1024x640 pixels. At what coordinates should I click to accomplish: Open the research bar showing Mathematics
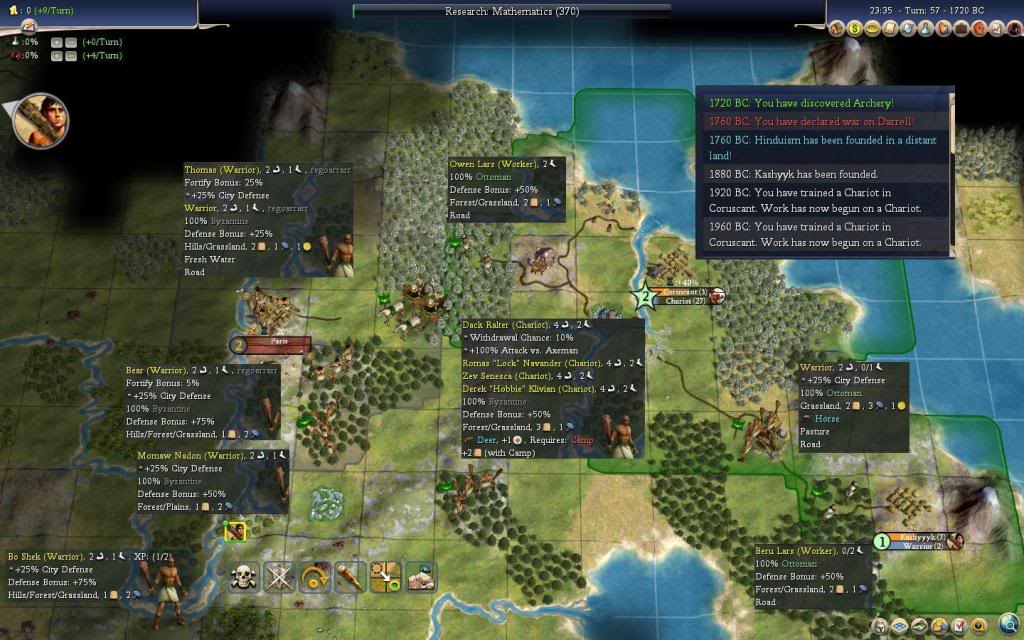(511, 12)
